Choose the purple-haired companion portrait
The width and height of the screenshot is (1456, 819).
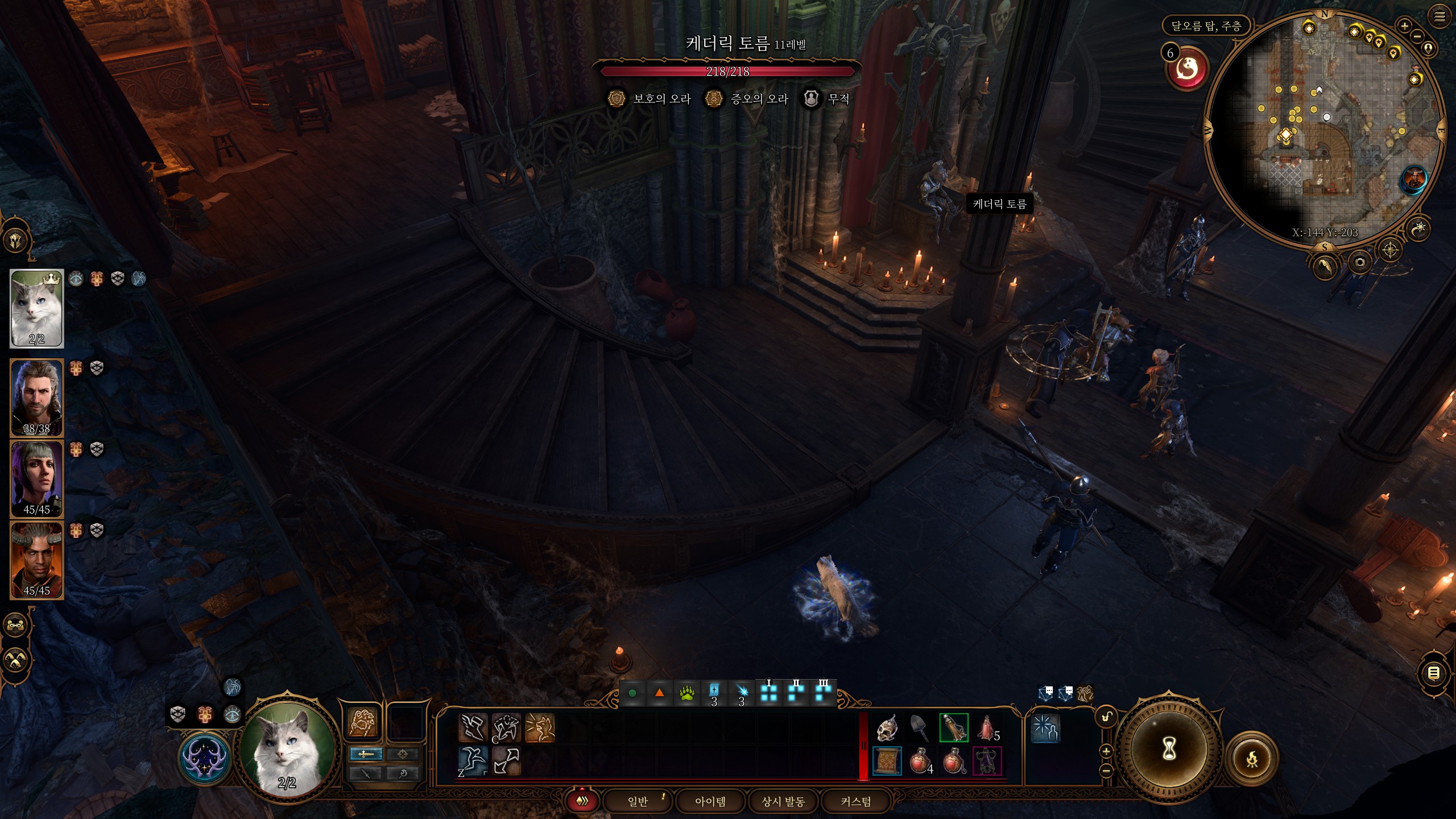37,478
